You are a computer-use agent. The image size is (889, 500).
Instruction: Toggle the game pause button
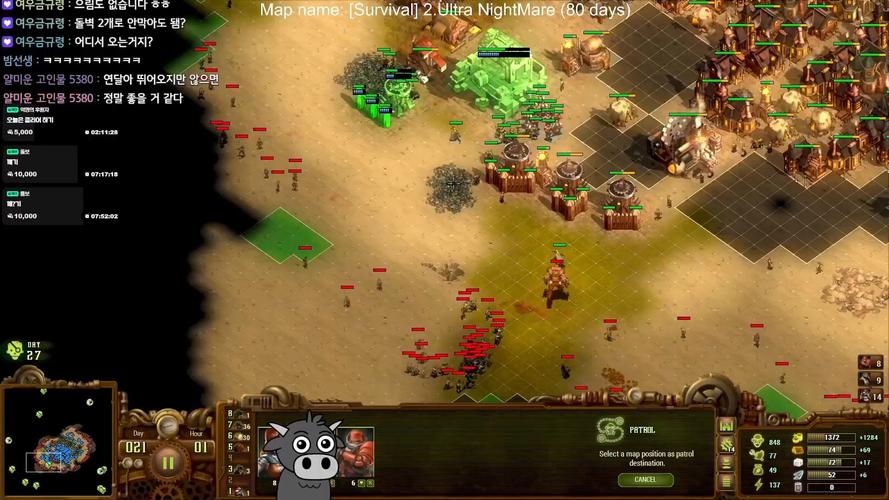point(167,461)
